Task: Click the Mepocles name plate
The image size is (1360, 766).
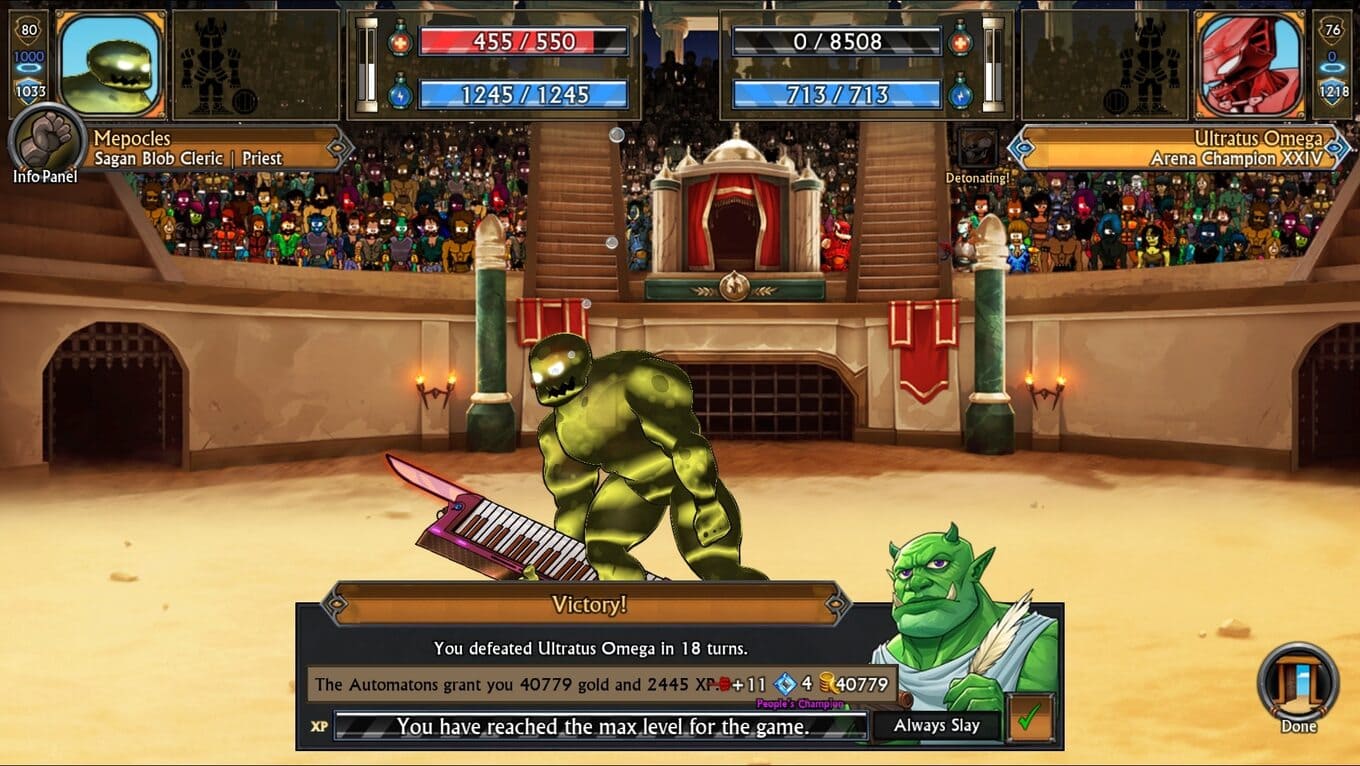Action: pos(215,148)
